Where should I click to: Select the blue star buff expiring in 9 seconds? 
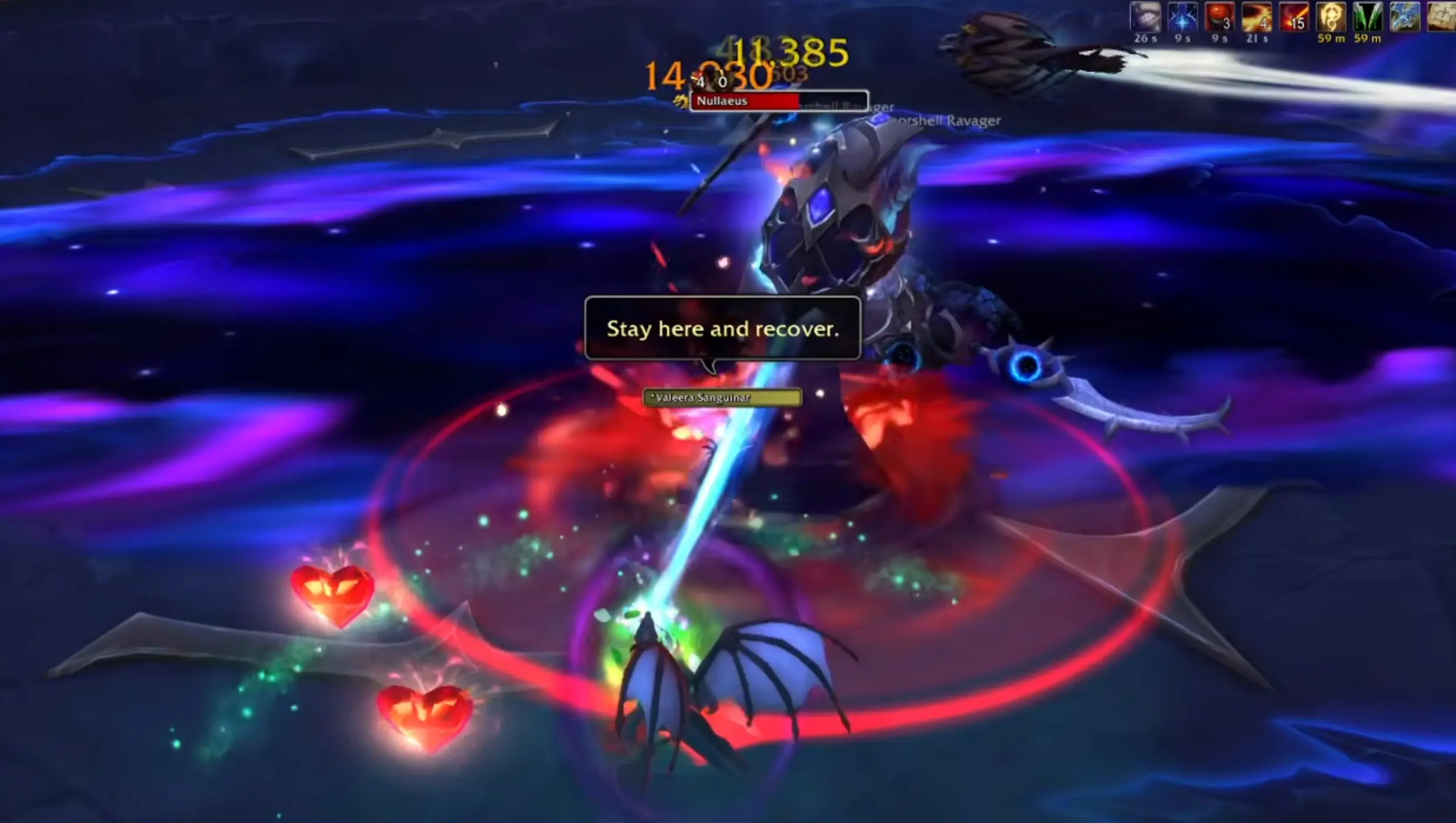[1182, 18]
